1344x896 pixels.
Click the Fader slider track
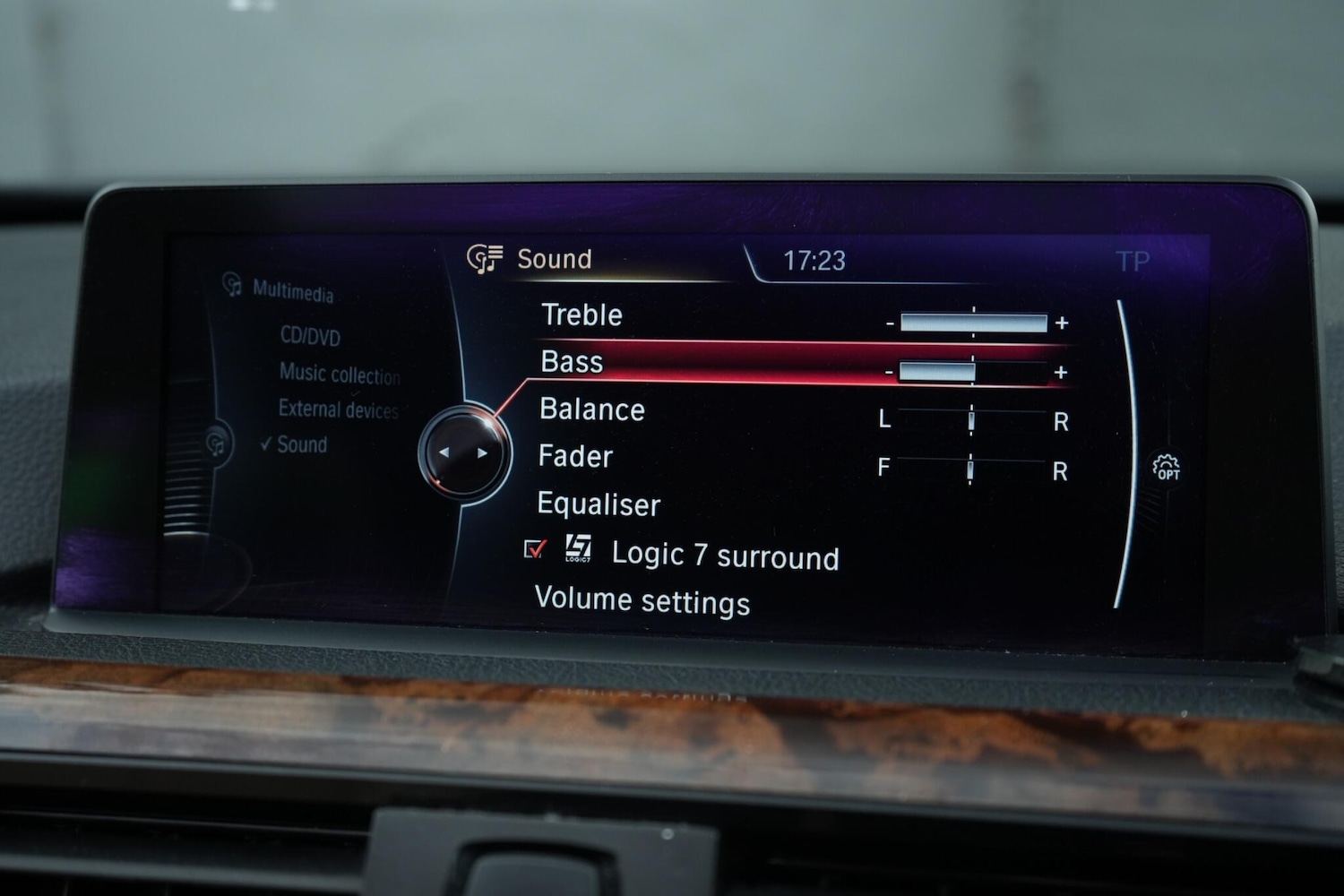[971, 469]
